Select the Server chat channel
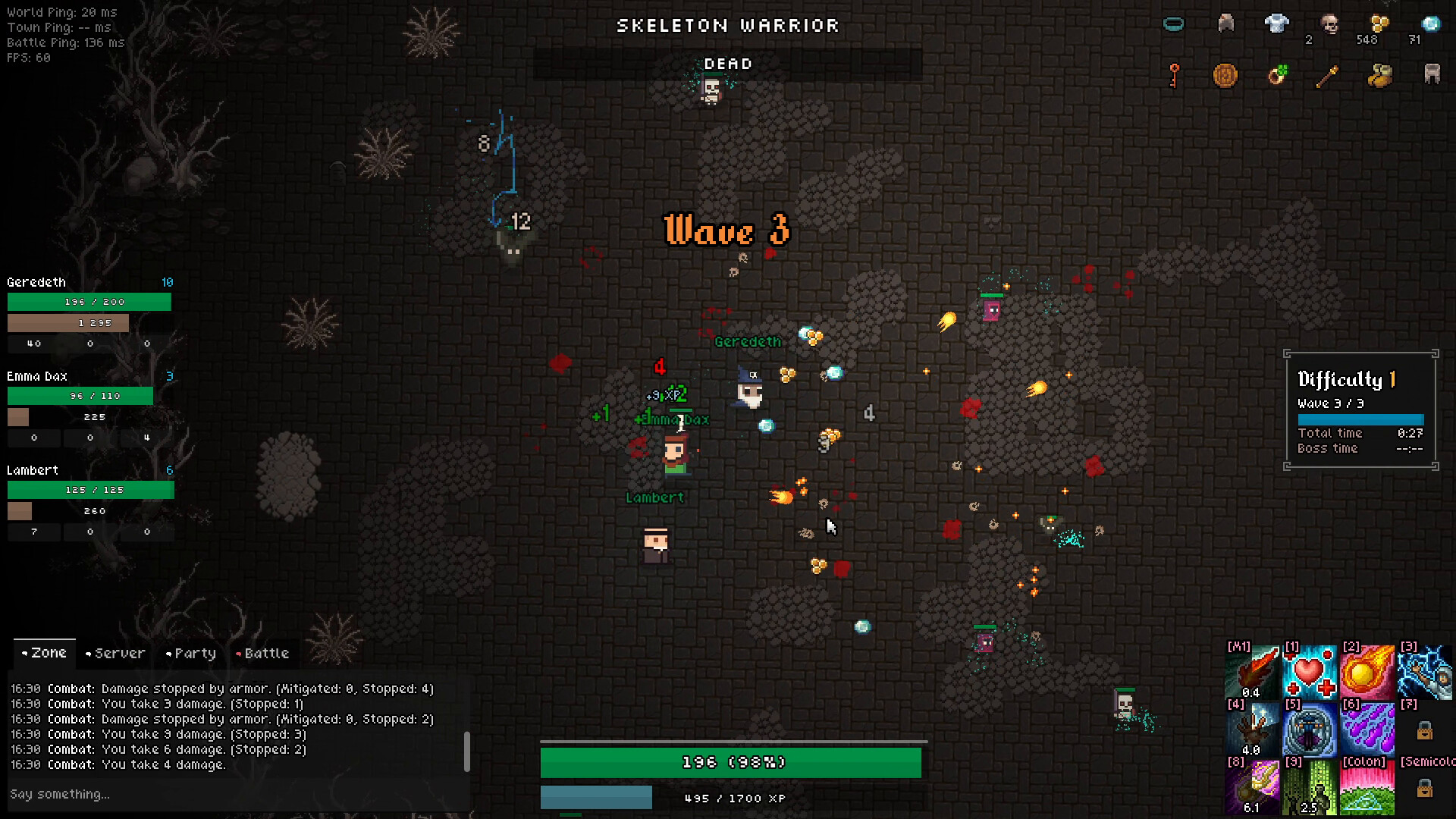The width and height of the screenshot is (1456, 819). point(115,653)
